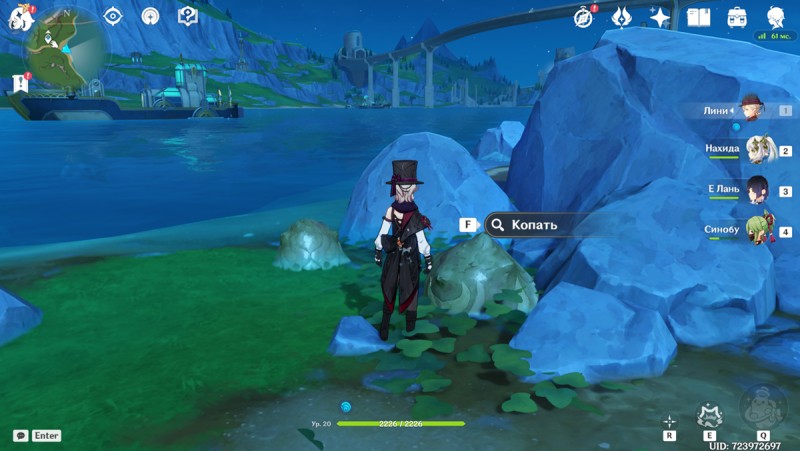The image size is (800, 451).
Task: Open the backpack inventory
Action: tap(737, 17)
